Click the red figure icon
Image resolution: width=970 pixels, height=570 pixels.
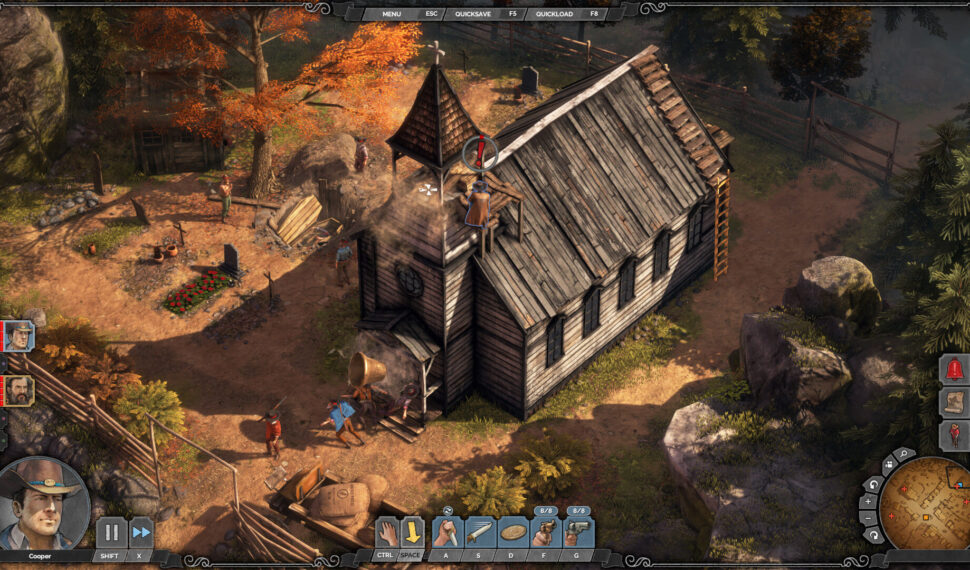click(955, 435)
